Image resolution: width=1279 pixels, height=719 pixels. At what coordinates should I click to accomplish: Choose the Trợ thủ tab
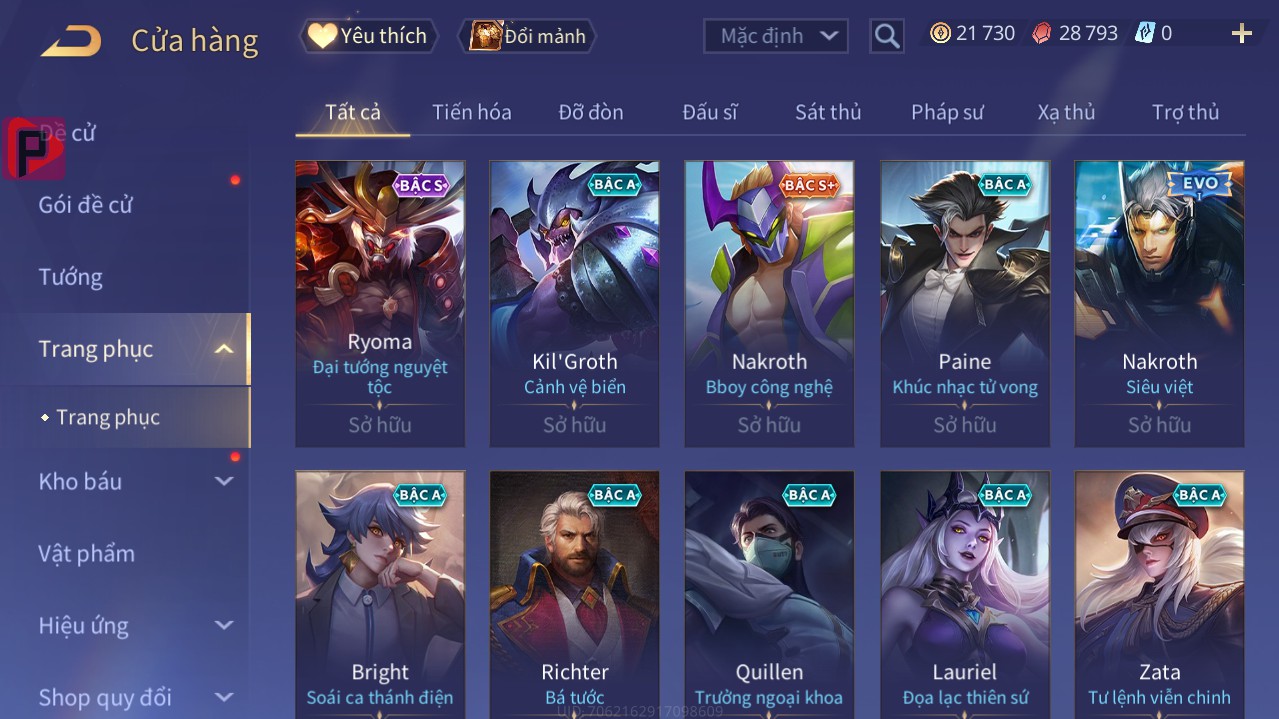[1185, 112]
